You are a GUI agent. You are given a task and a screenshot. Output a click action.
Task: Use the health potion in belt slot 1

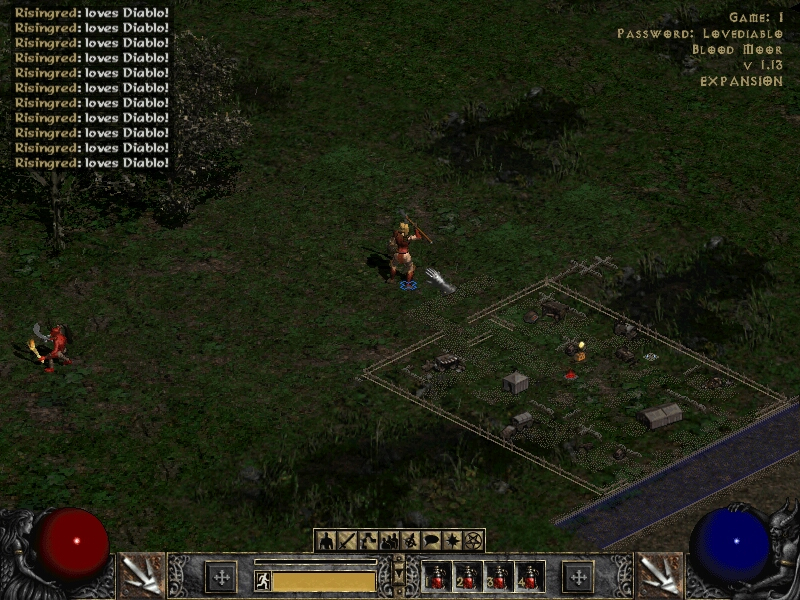437,577
